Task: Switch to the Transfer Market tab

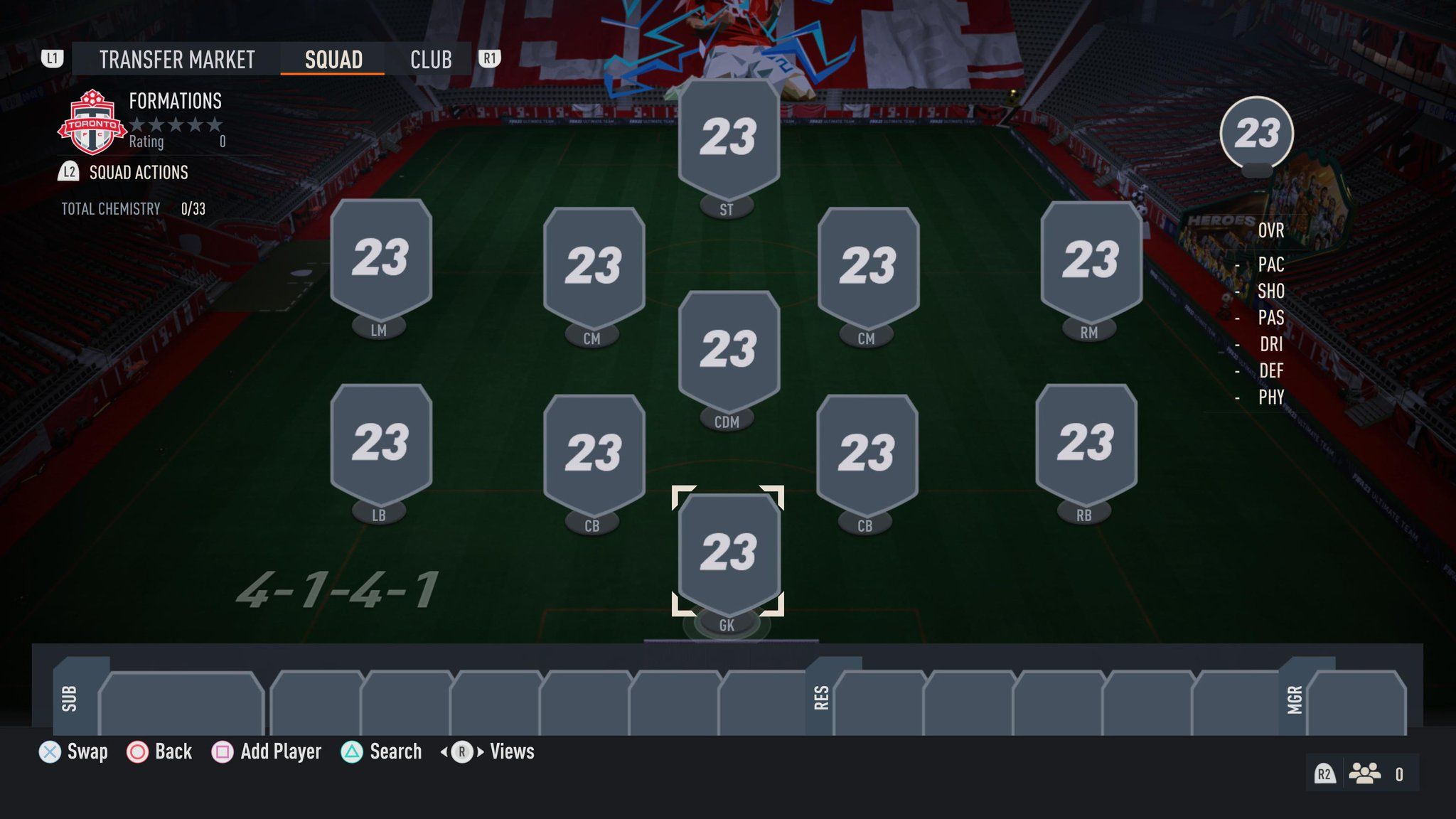Action: pos(176,60)
